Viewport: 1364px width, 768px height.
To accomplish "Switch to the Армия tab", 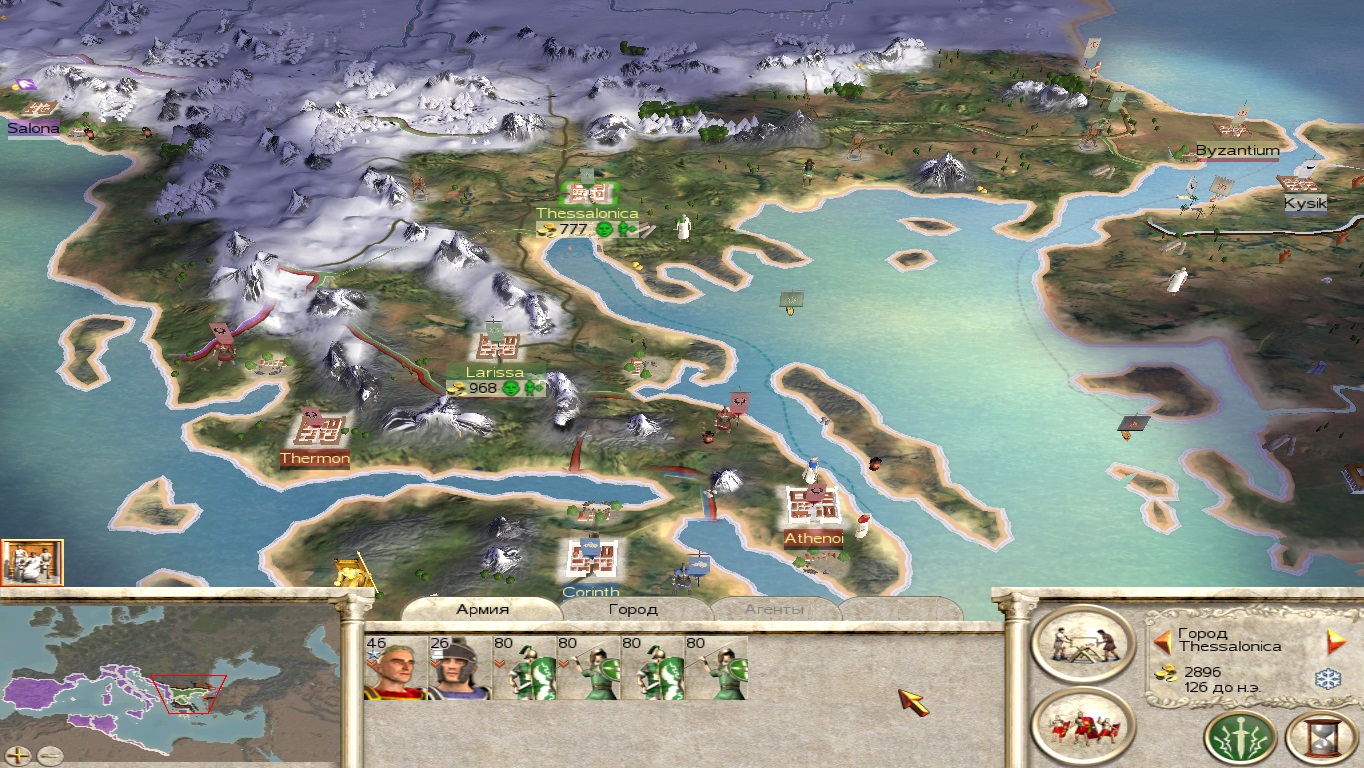I will click(483, 609).
